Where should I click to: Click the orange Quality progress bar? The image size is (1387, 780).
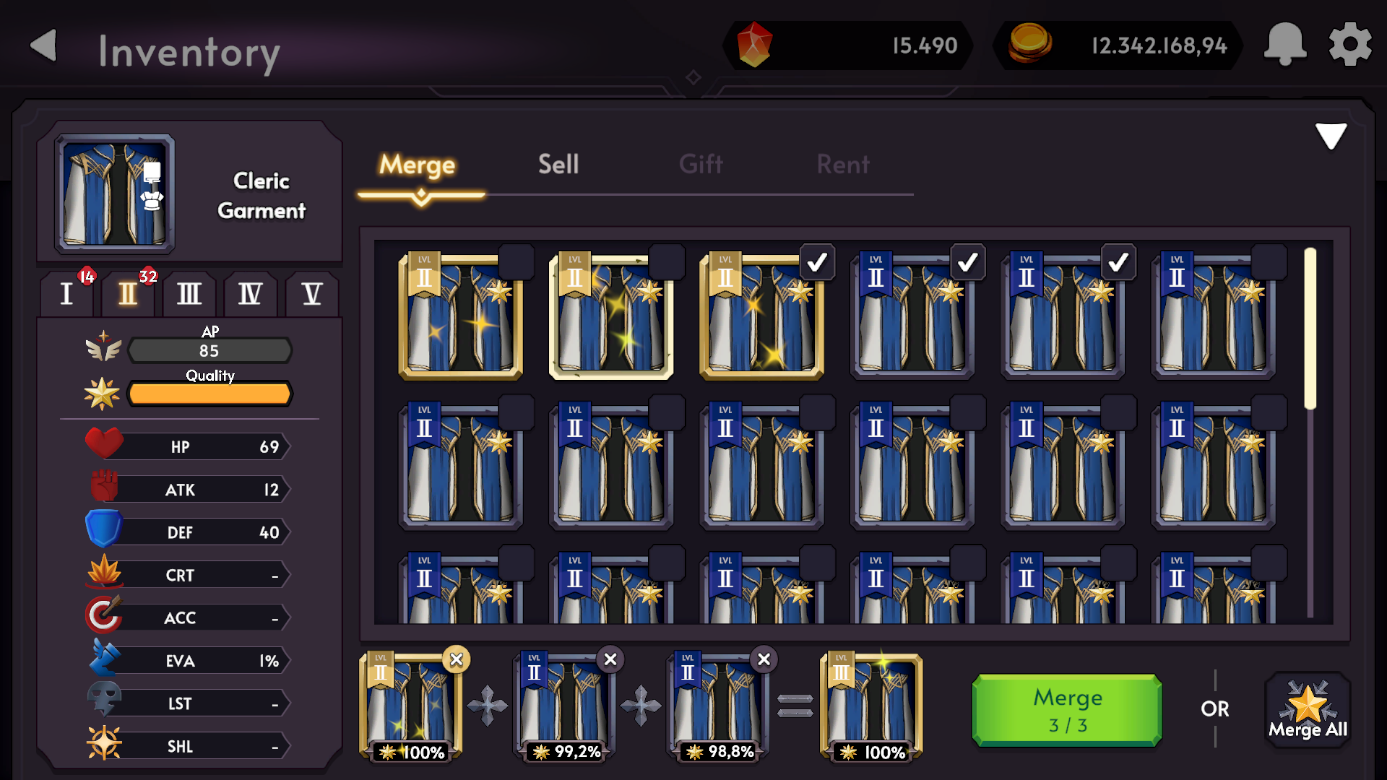pos(210,393)
